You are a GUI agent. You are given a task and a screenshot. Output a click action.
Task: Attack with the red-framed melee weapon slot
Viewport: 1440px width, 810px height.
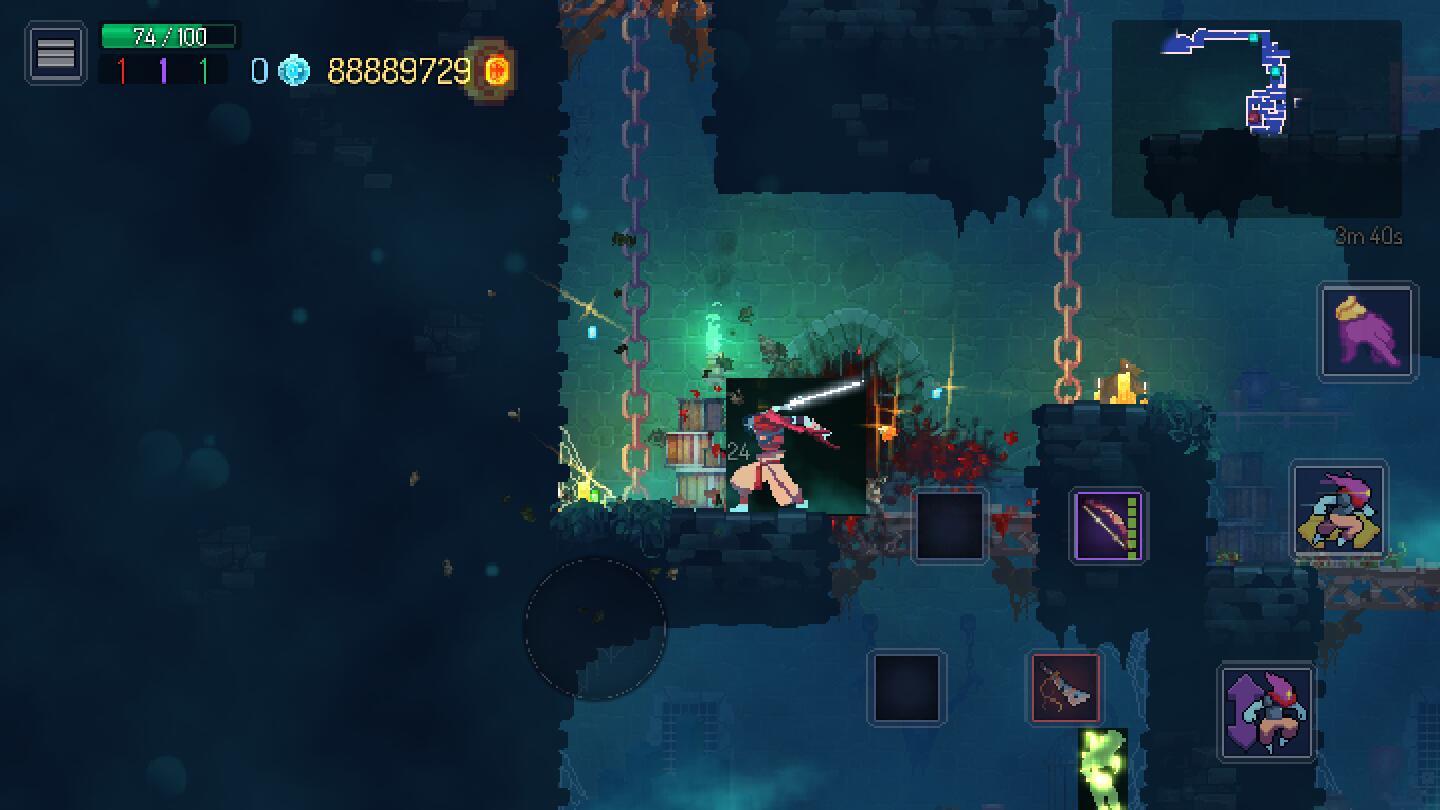[1066, 688]
